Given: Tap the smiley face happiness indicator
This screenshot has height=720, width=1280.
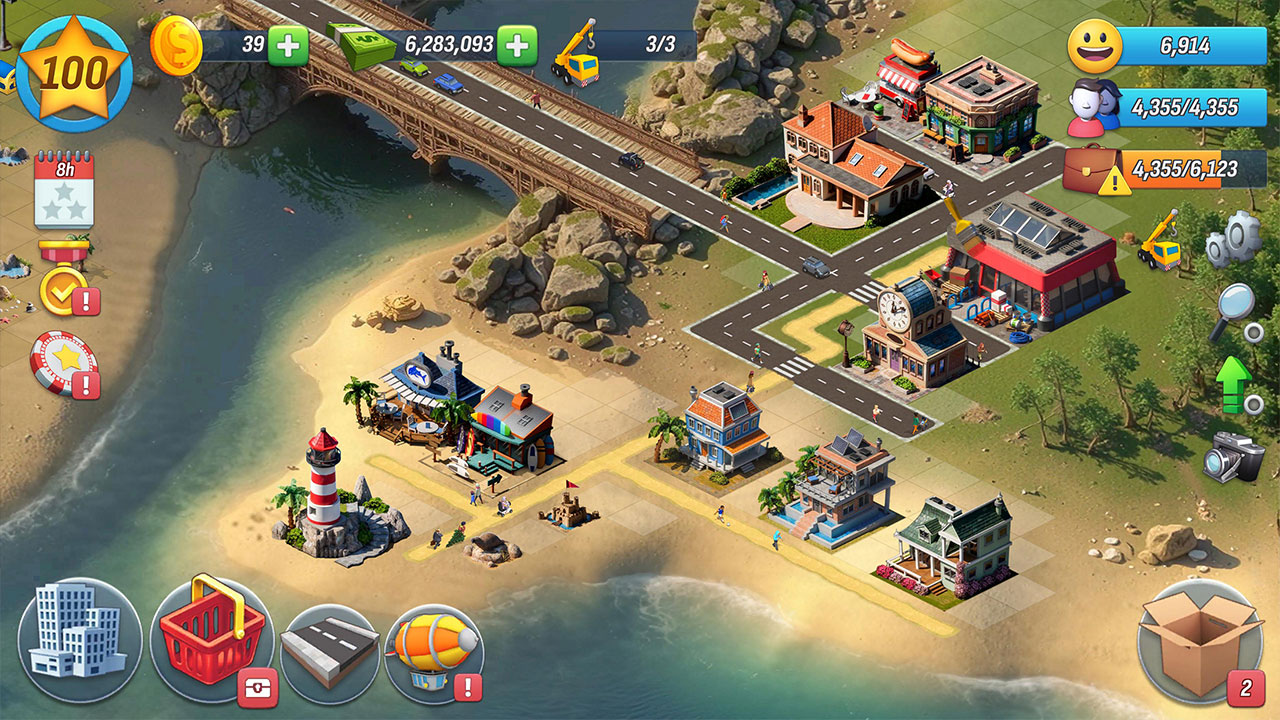Looking at the screenshot, I should tap(1094, 46).
